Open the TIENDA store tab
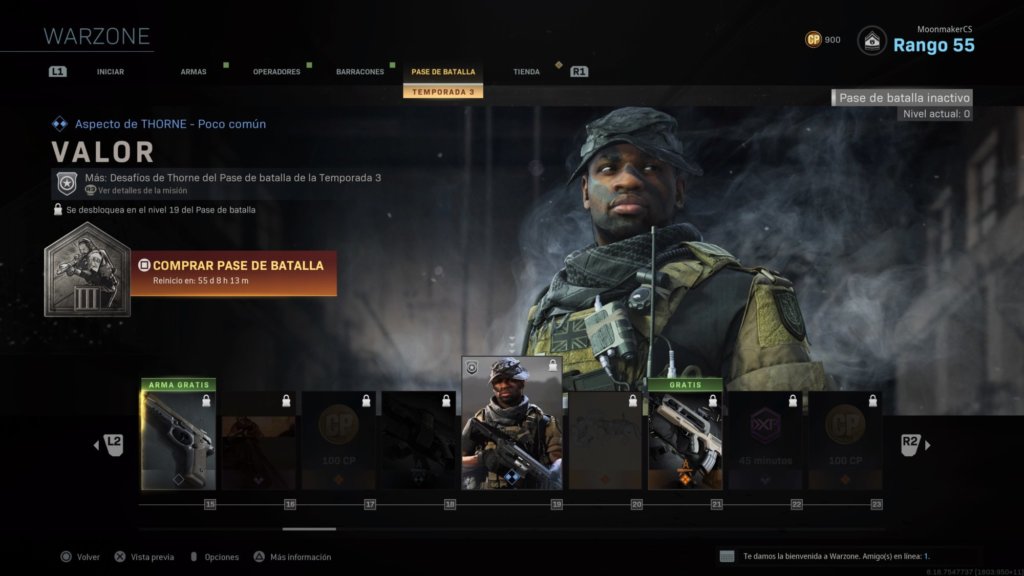1024x576 pixels. (526, 72)
